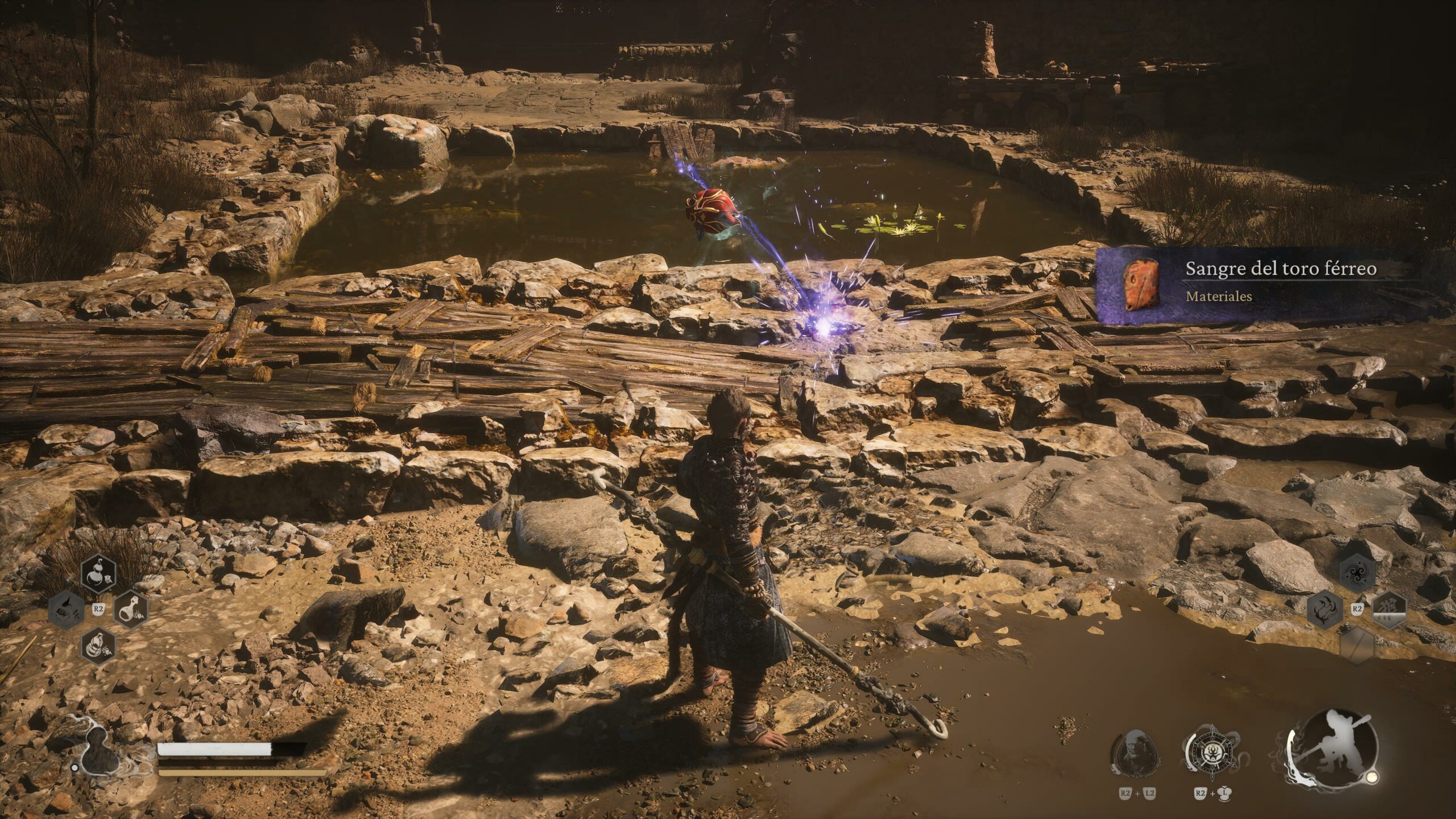Image resolution: width=1456 pixels, height=819 pixels.
Task: Select the greyed-out turtle item slot
Action: (x=67, y=609)
